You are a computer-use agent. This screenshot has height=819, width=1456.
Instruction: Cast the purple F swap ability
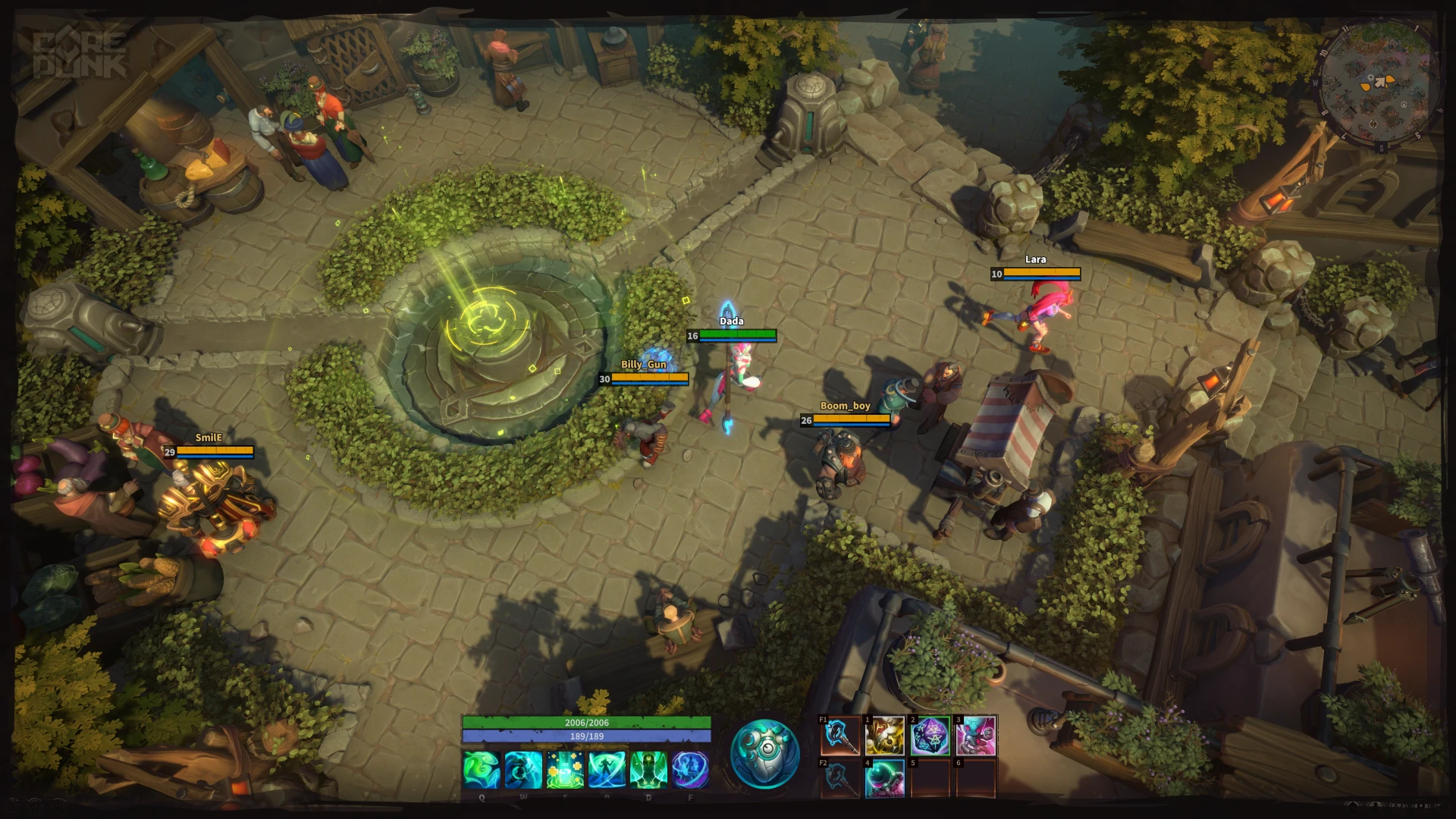pyautogui.click(x=689, y=769)
